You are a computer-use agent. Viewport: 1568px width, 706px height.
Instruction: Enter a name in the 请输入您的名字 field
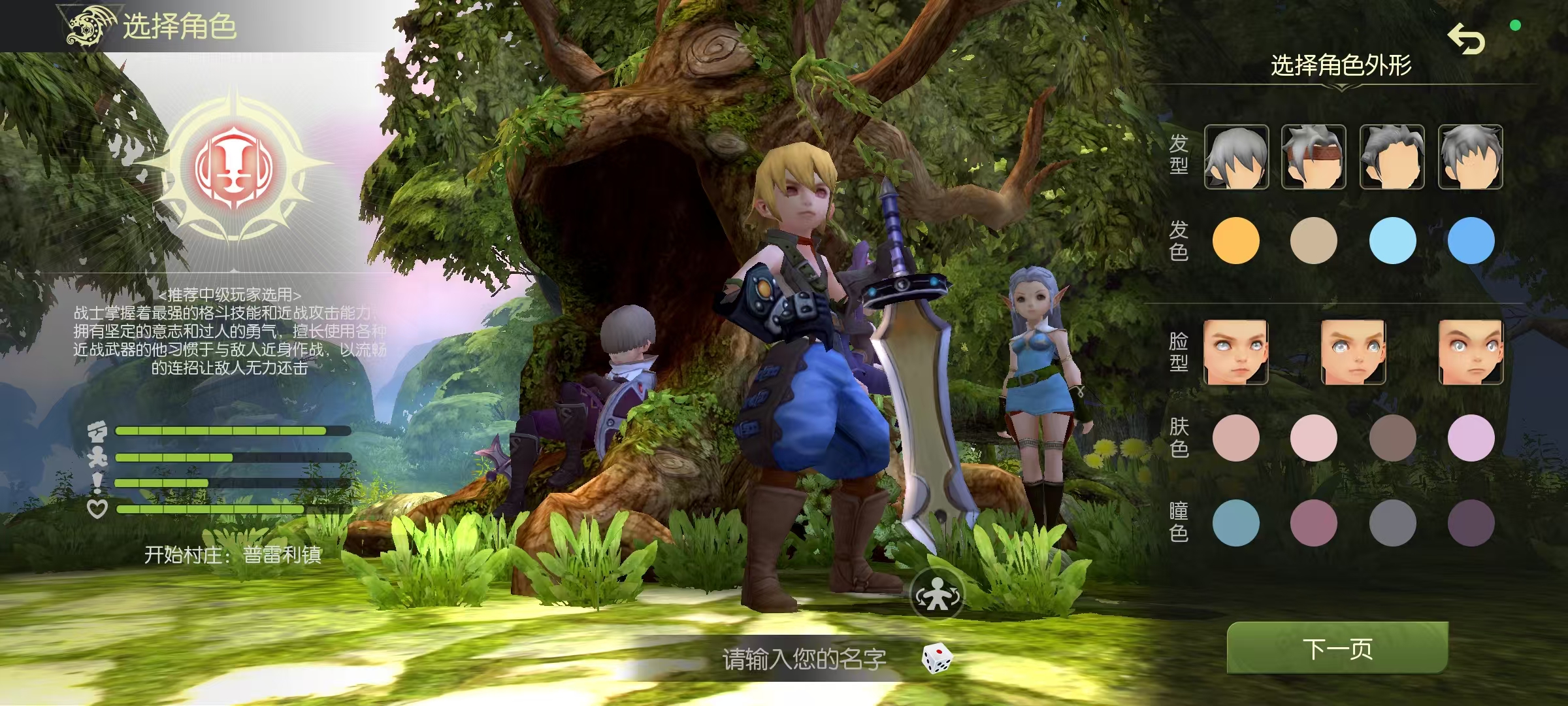804,659
